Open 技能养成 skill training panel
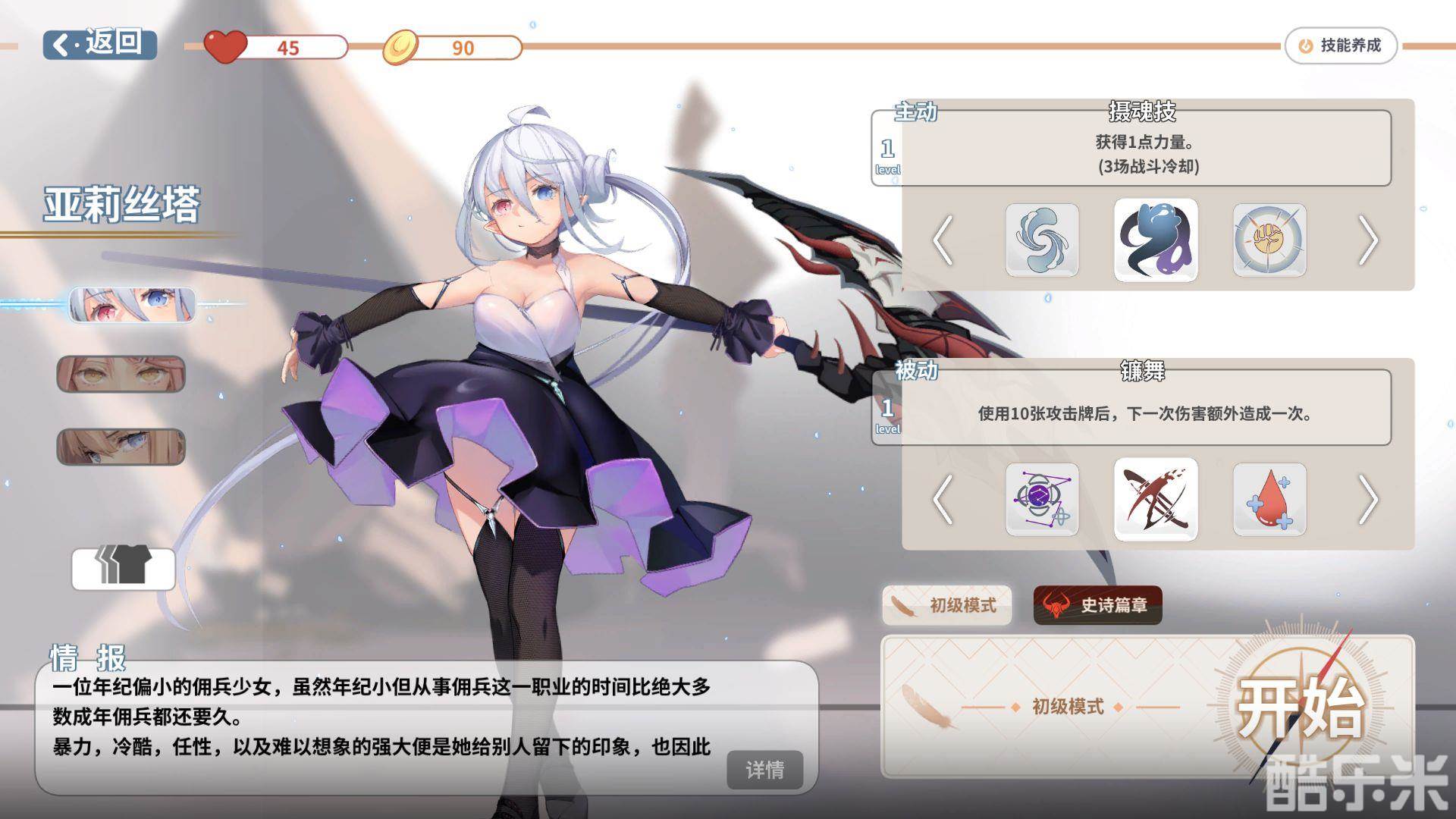The image size is (1456, 819). tap(1341, 45)
